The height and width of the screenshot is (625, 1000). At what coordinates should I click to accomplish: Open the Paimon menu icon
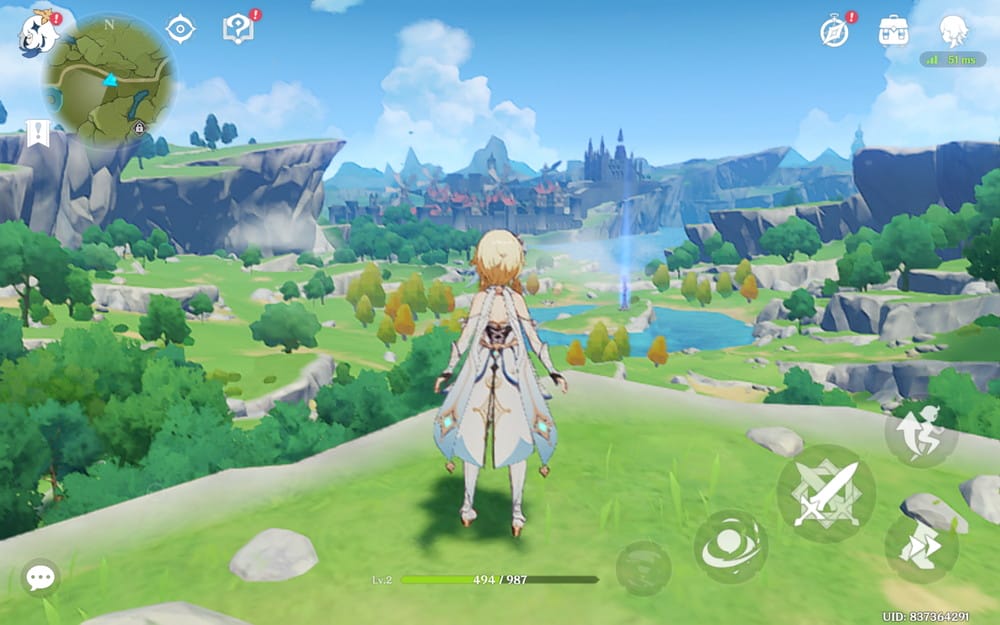[37, 33]
